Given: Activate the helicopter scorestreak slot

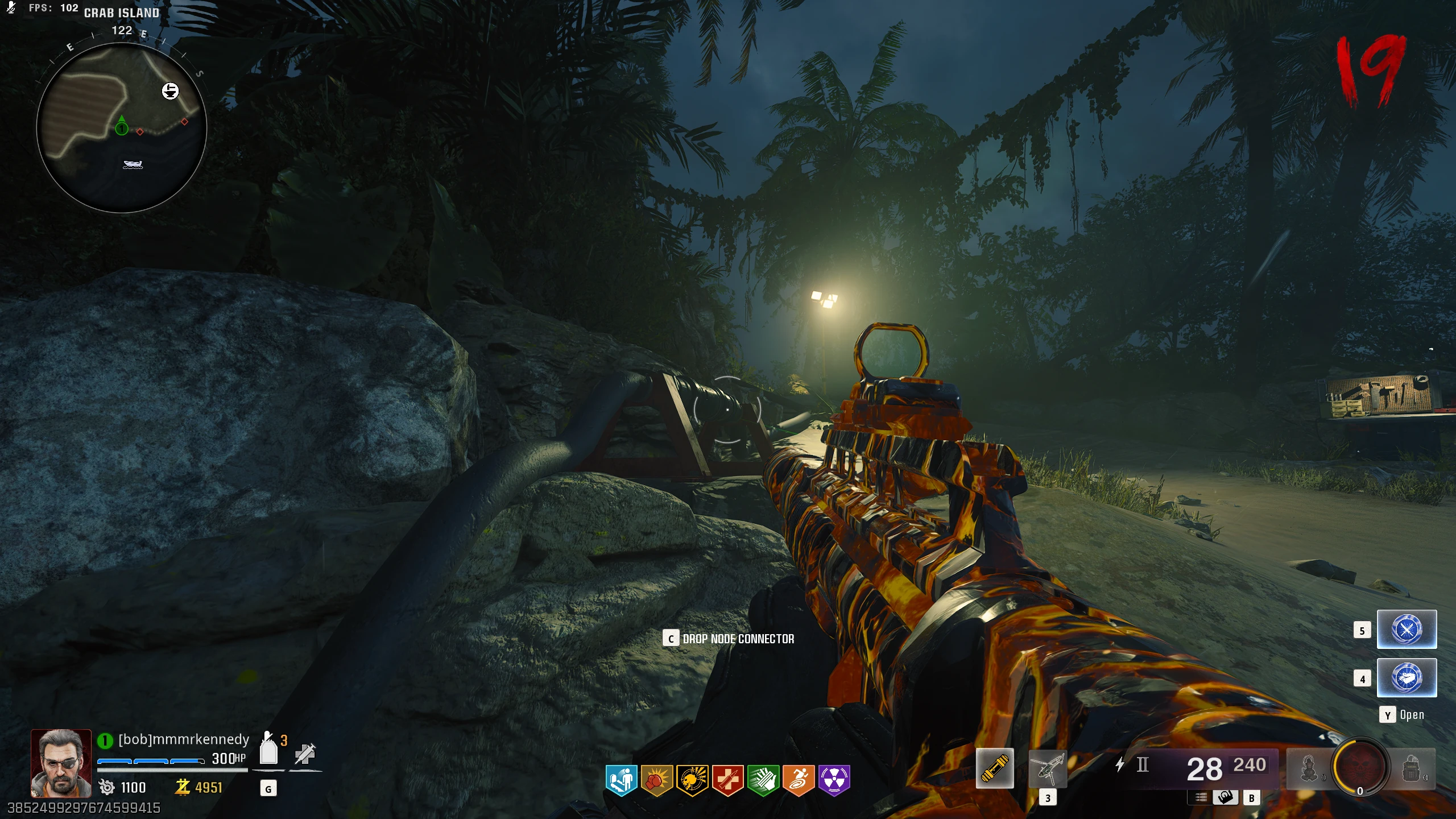Looking at the screenshot, I should coord(1048,768).
